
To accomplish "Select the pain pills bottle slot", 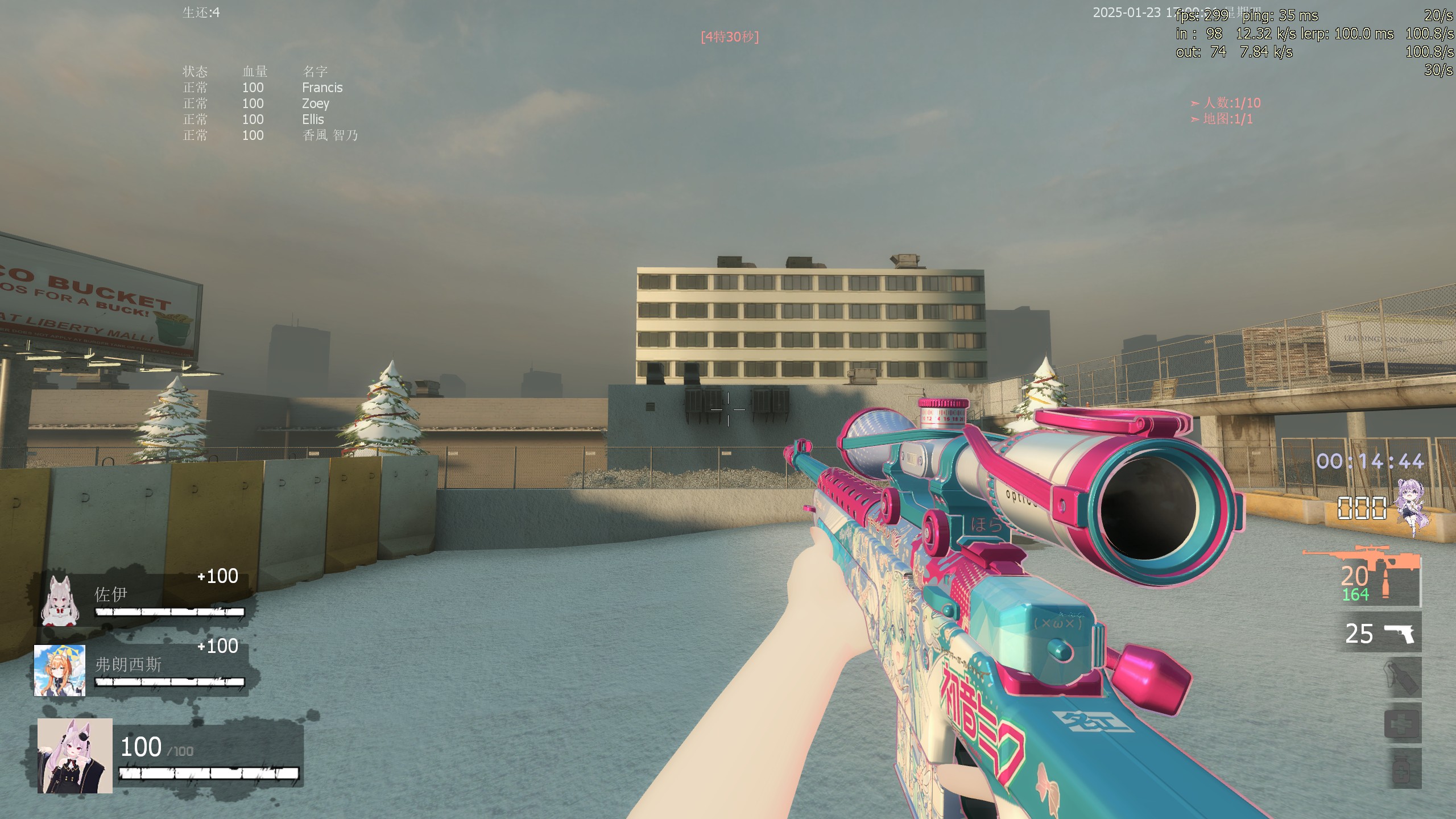I will 1403,769.
